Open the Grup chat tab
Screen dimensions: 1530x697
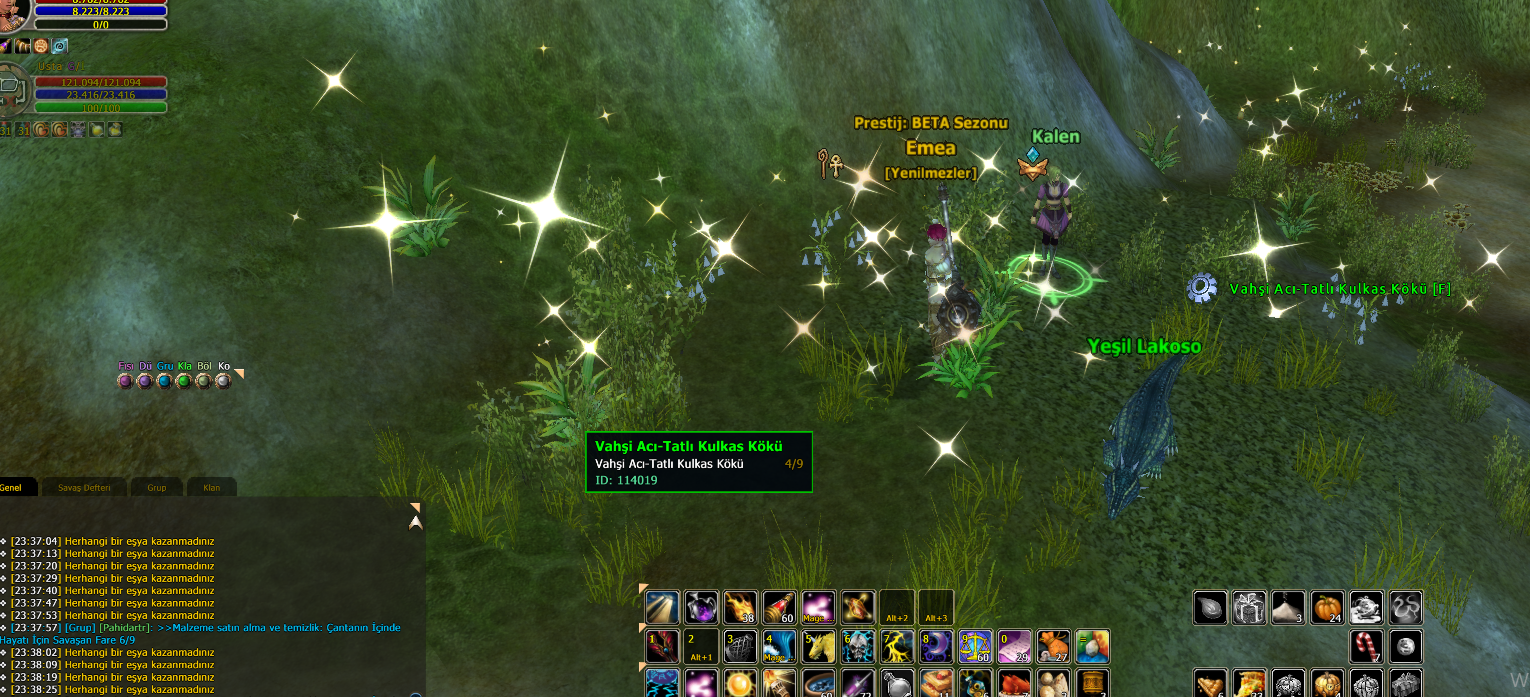click(x=157, y=488)
